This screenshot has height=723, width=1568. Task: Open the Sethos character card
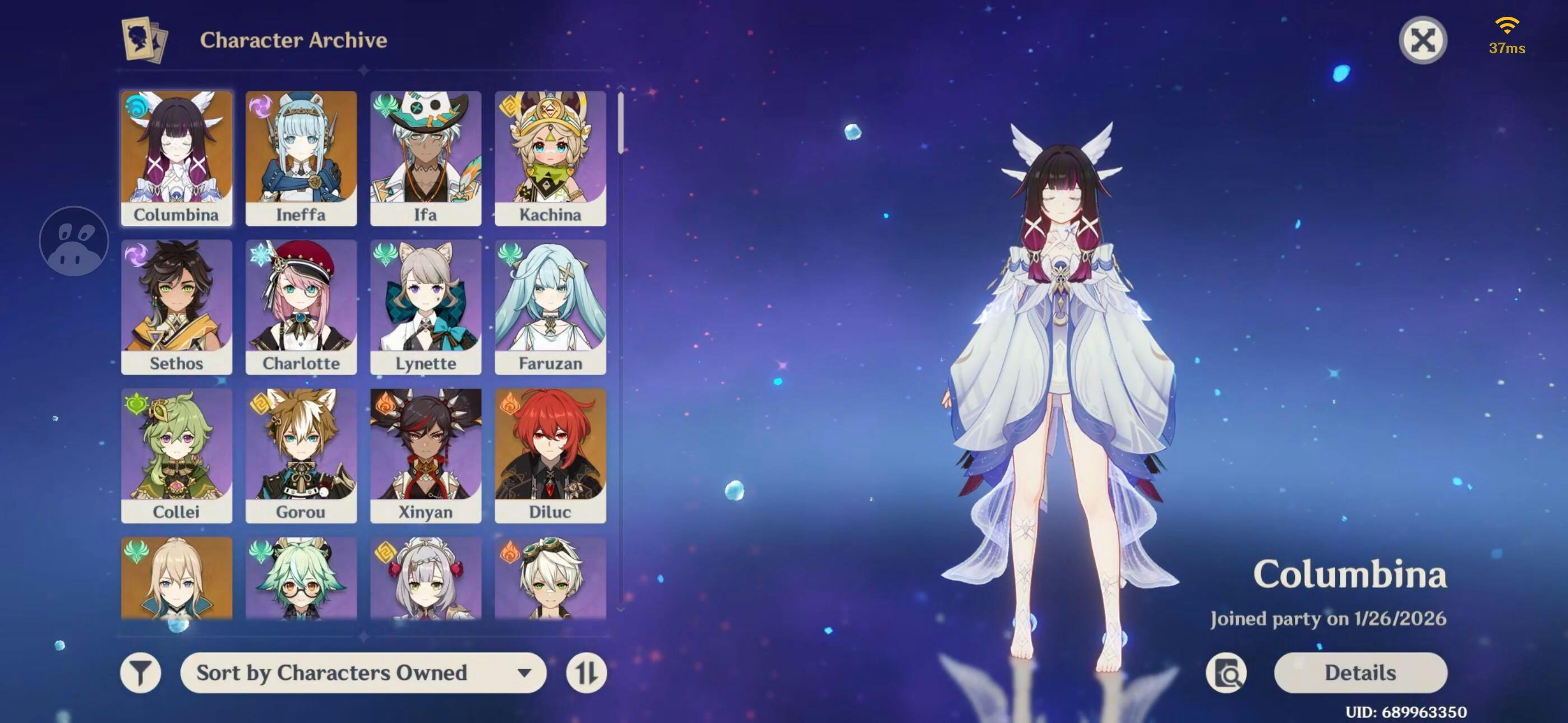[x=177, y=306]
